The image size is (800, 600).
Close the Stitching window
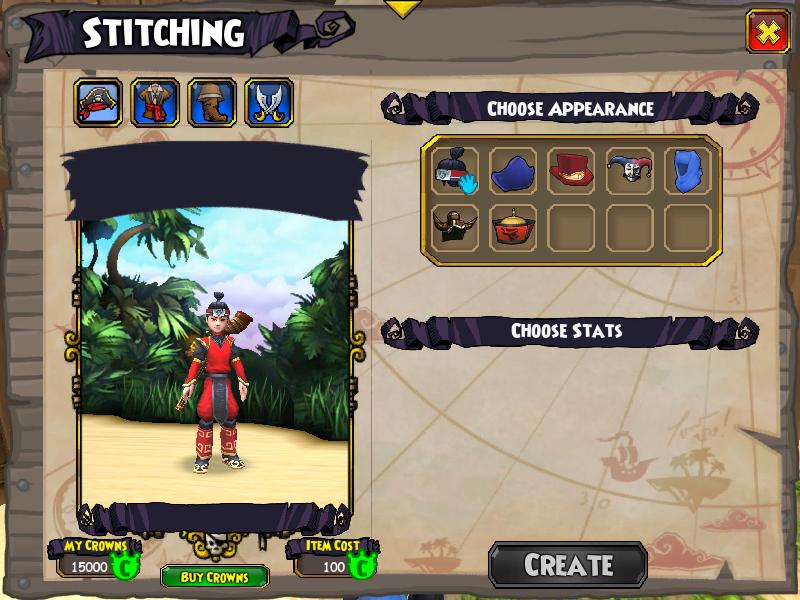[767, 32]
